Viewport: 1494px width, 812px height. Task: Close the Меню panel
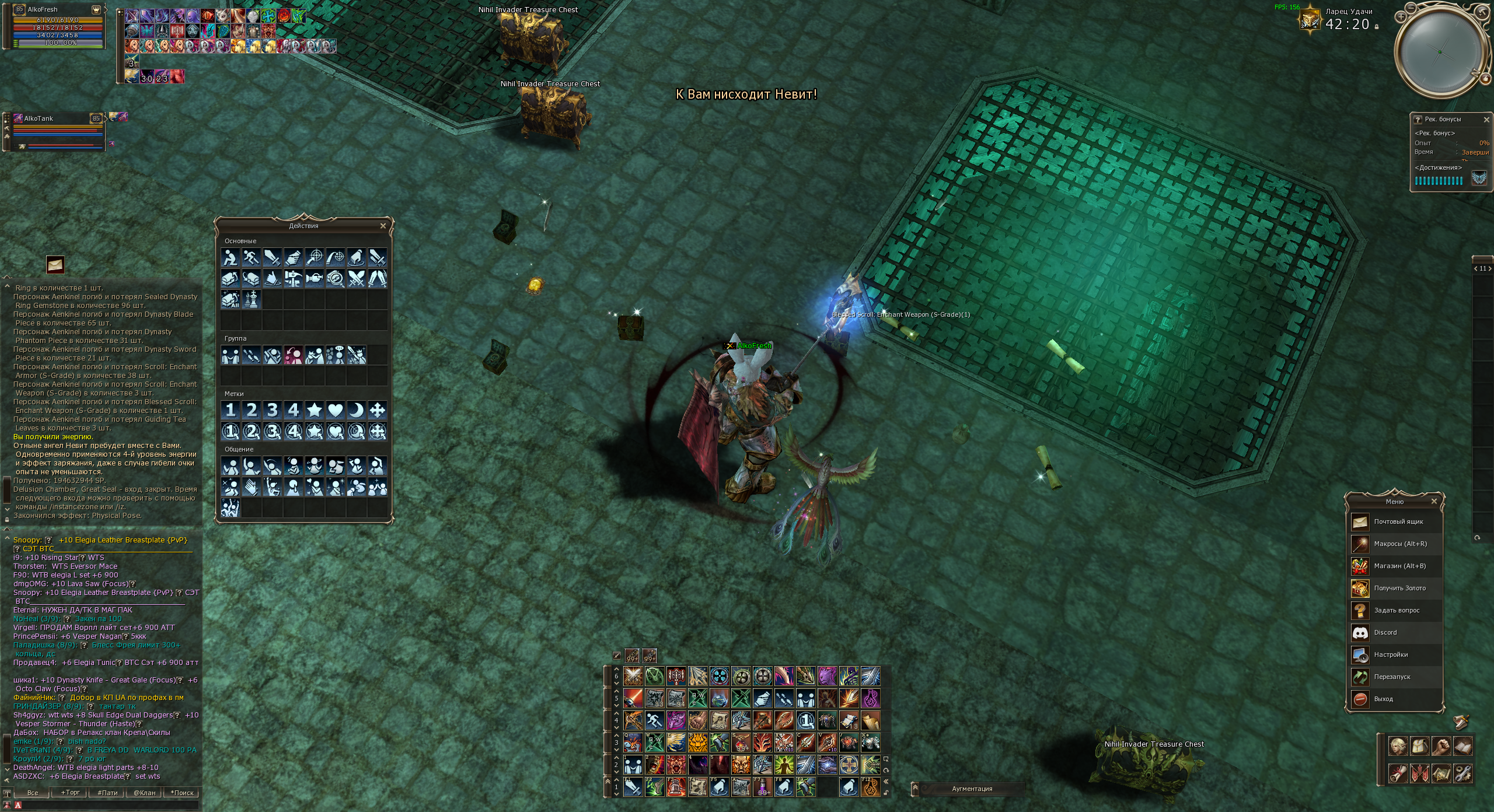click(1434, 502)
